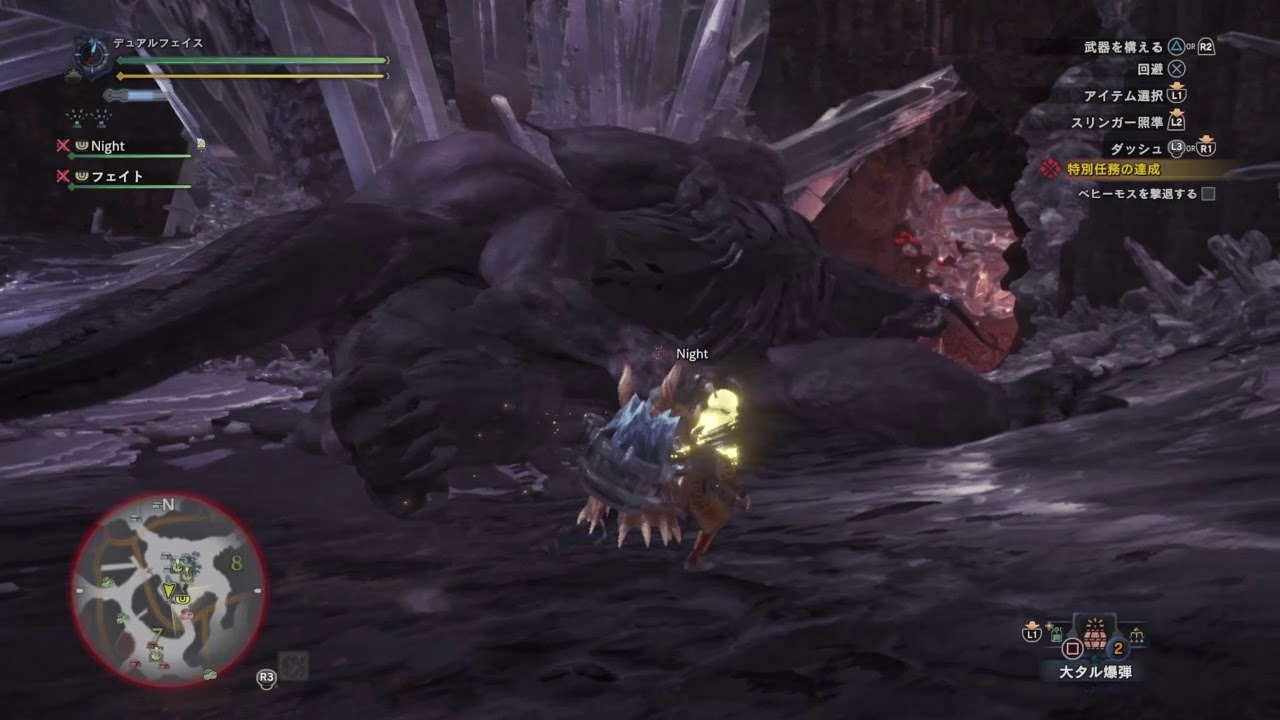Toggle the Behemoth repel objective checkbox
Image resolution: width=1280 pixels, height=720 pixels.
[x=1208, y=194]
